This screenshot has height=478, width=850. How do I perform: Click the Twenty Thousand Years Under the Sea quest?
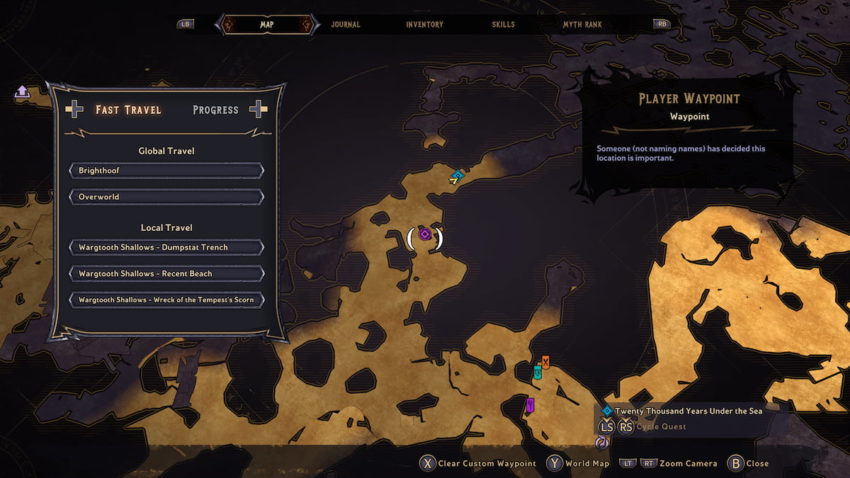[x=687, y=410]
